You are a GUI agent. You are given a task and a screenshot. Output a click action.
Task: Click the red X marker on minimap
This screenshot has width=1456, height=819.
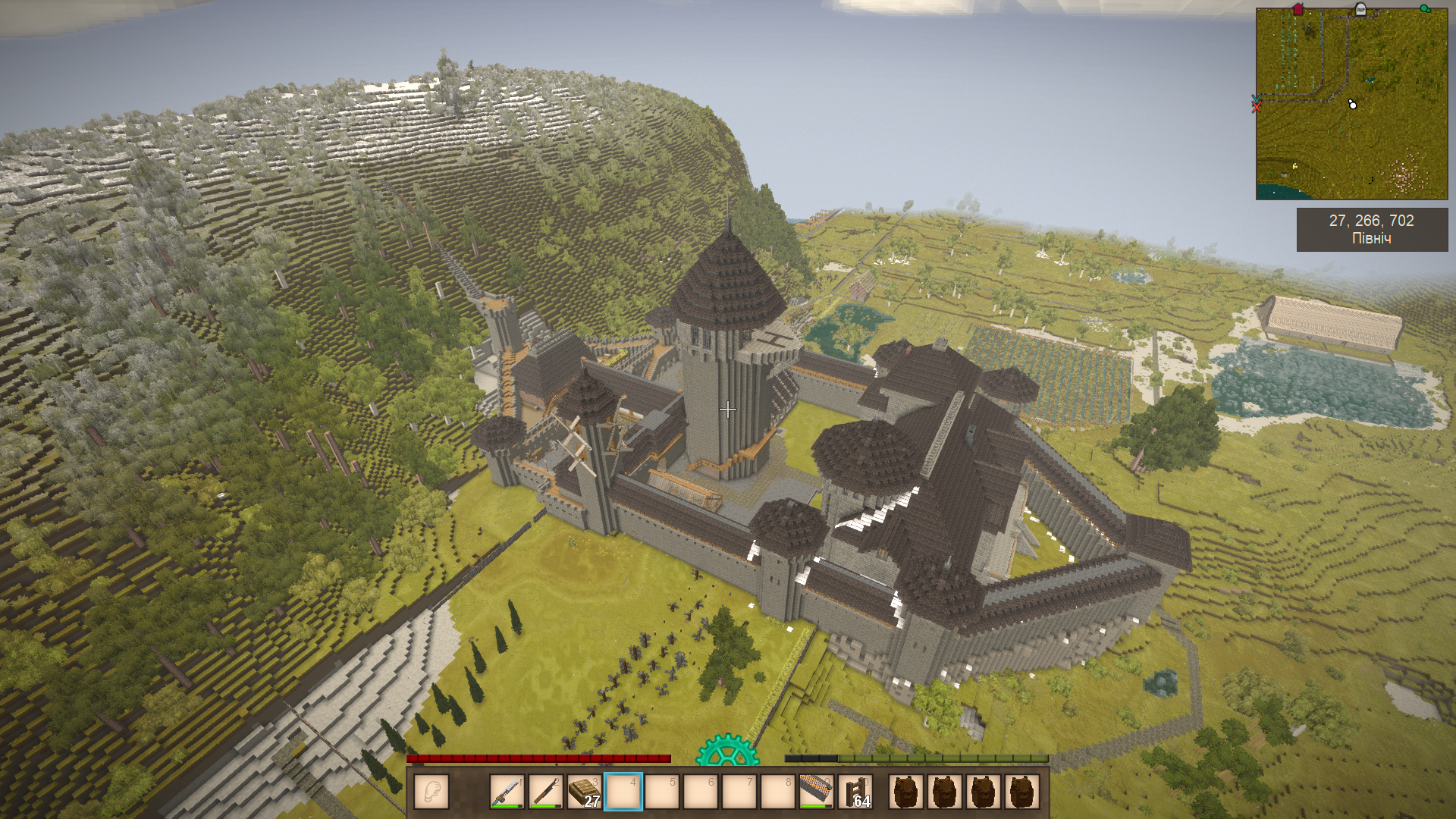point(1257,107)
